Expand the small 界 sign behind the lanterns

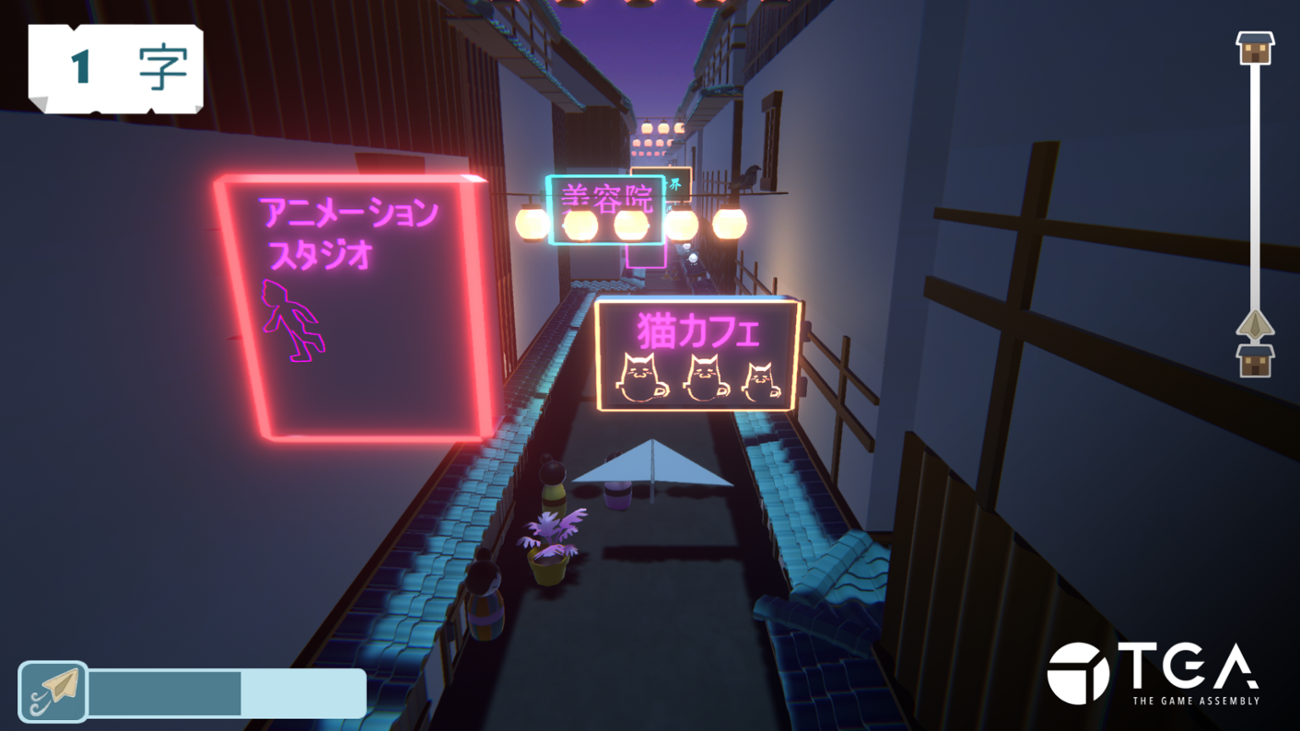(676, 183)
